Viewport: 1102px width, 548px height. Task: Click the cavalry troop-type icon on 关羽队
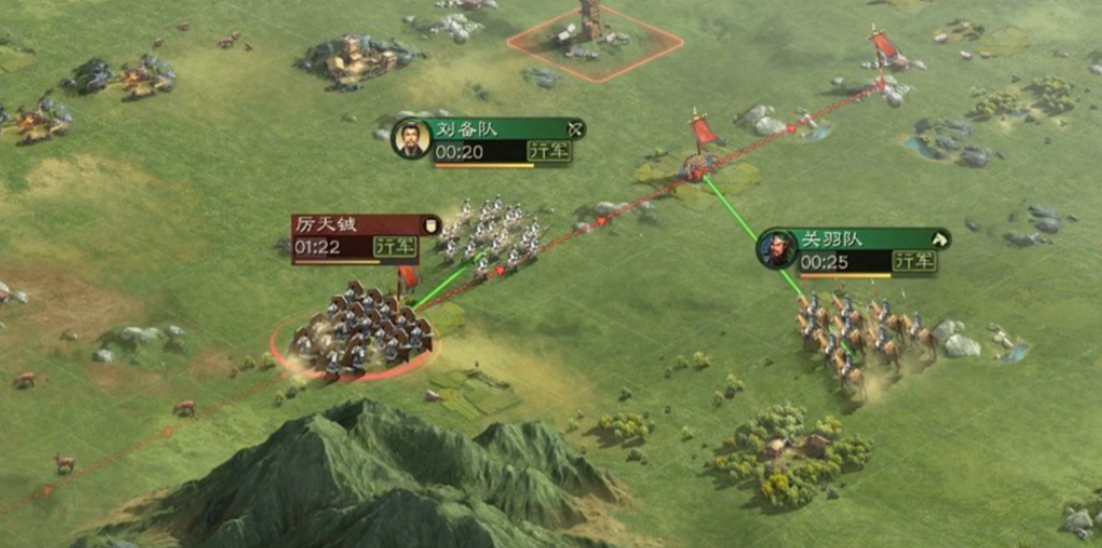939,240
